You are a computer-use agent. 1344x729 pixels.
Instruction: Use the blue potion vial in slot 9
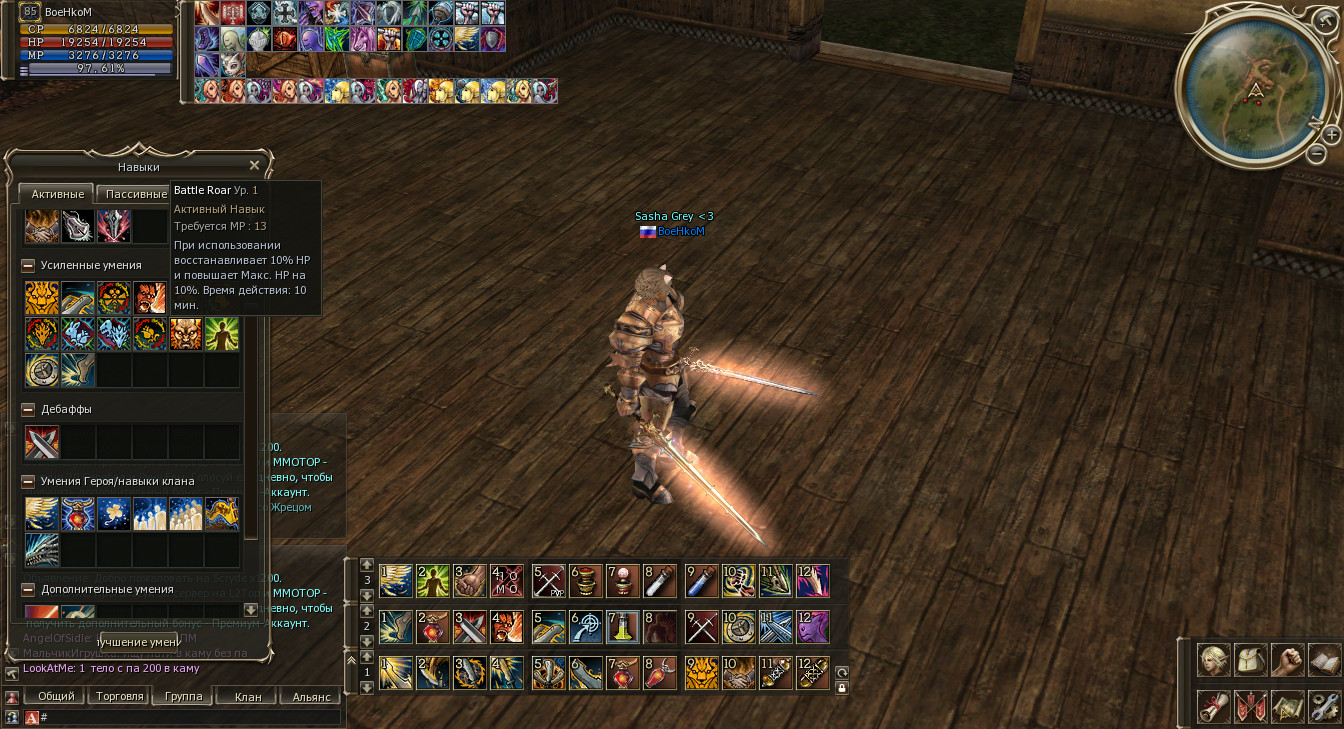[x=702, y=580]
